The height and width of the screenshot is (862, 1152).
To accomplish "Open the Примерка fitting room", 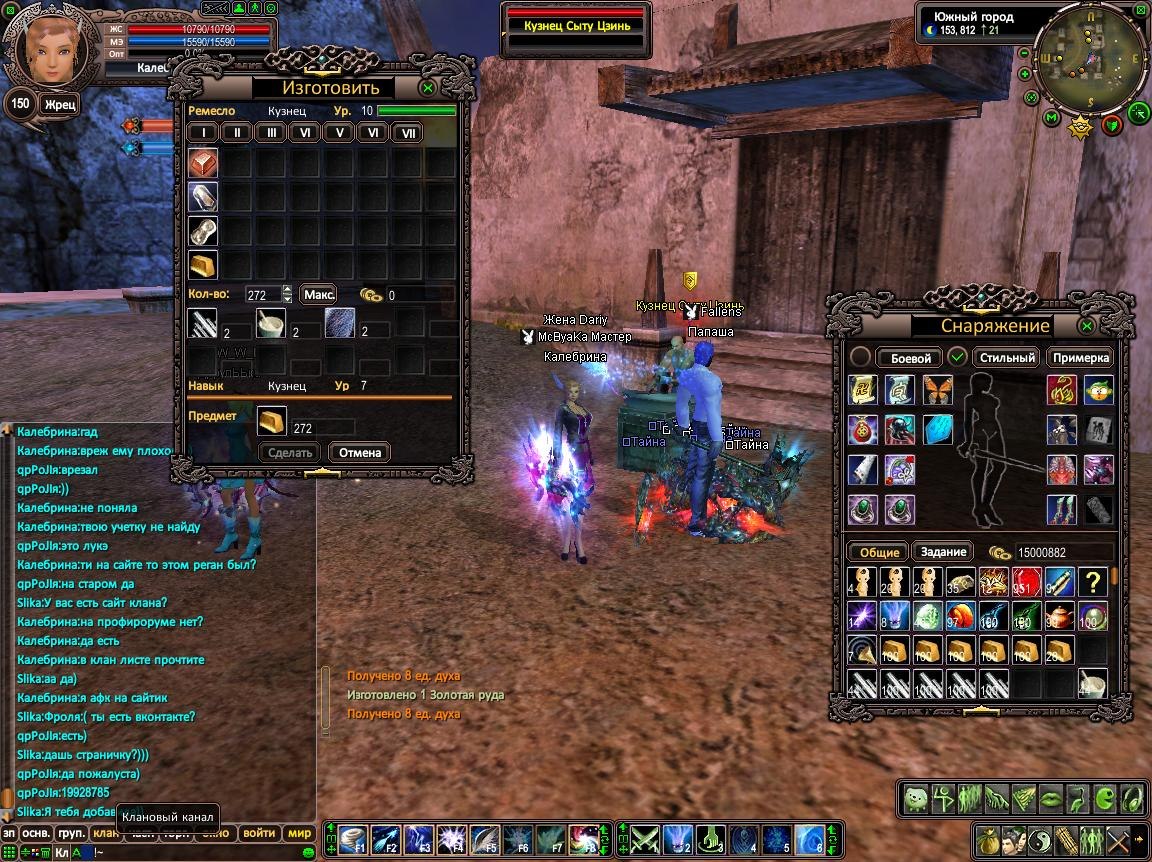I will [x=1080, y=358].
